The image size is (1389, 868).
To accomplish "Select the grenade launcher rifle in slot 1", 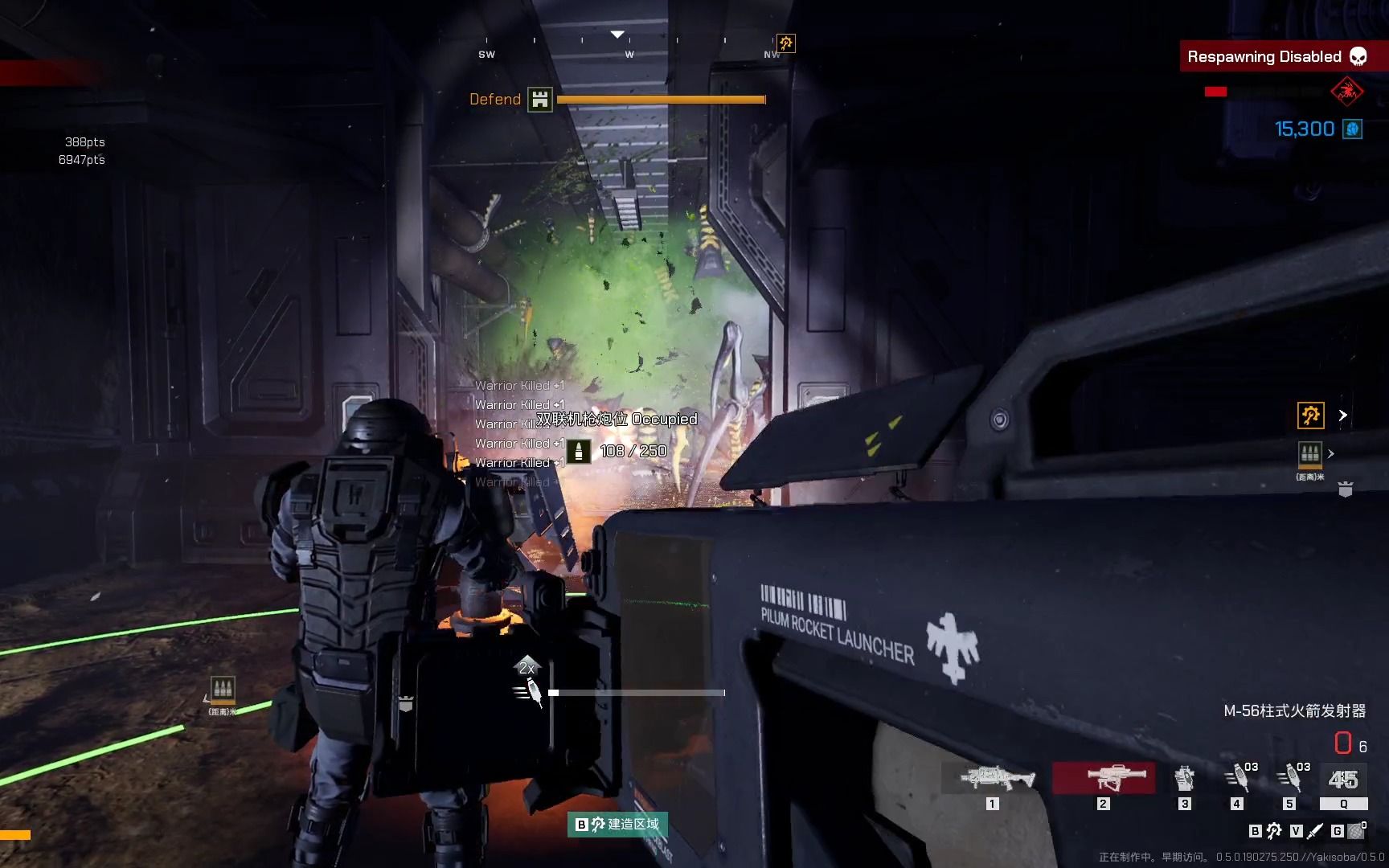I will click(x=997, y=777).
